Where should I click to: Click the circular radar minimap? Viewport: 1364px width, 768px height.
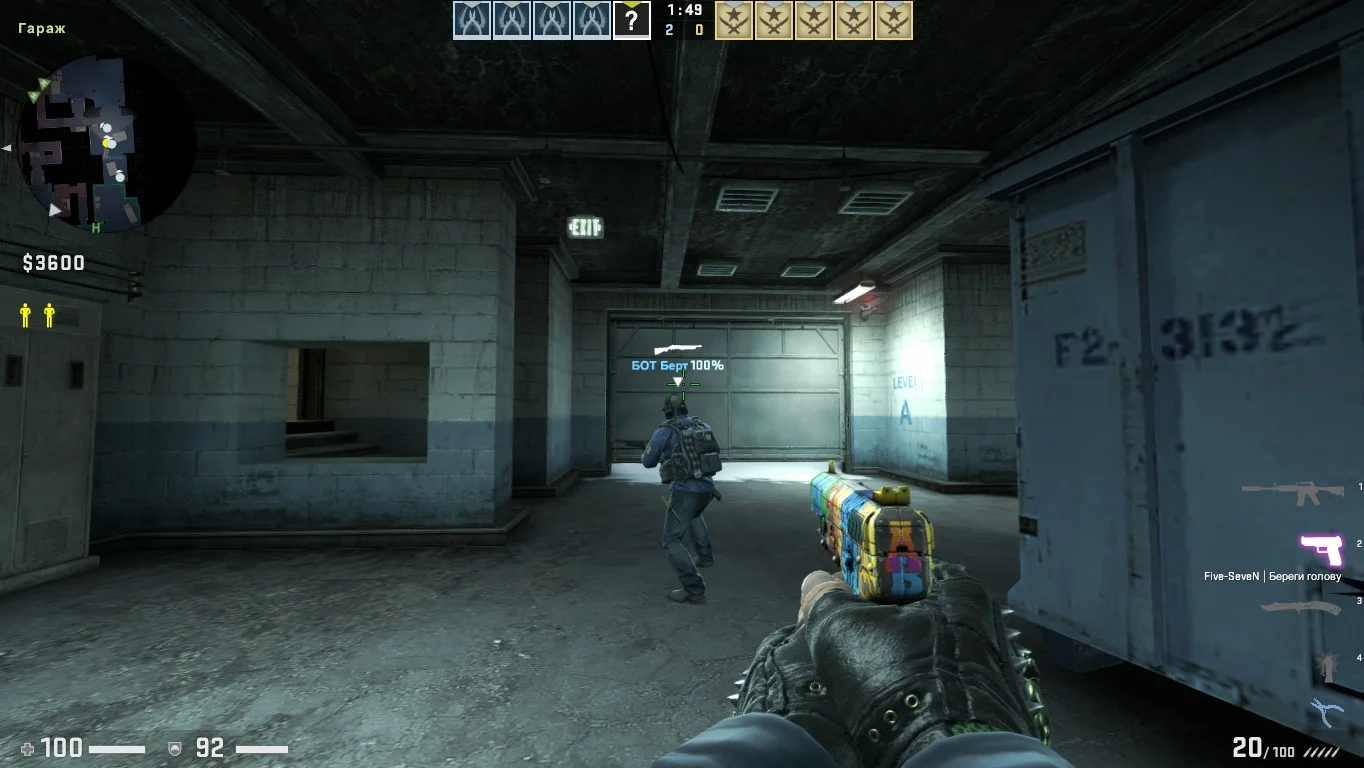tap(108, 142)
